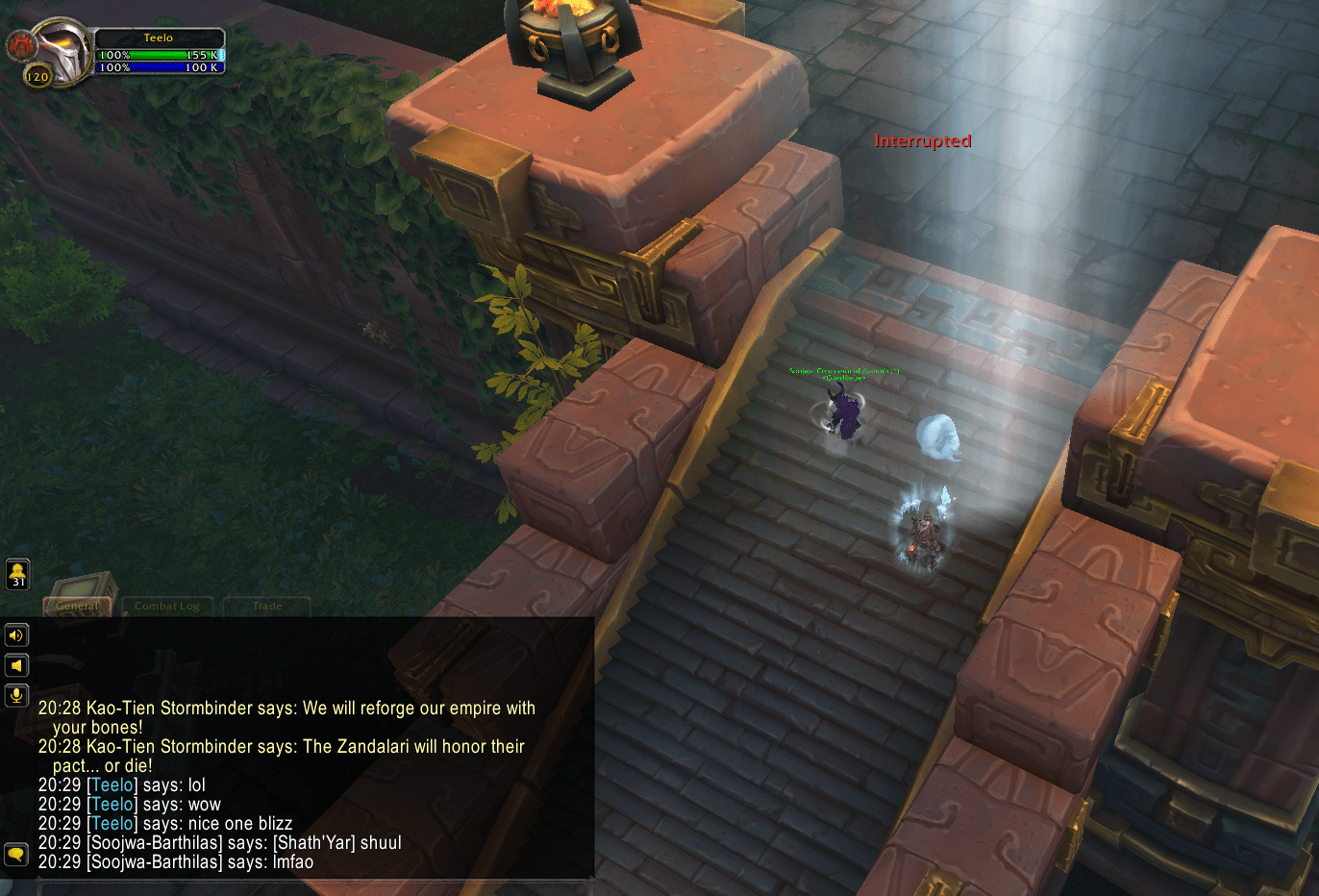Toggle voice output with the top speaker

pyautogui.click(x=16, y=635)
